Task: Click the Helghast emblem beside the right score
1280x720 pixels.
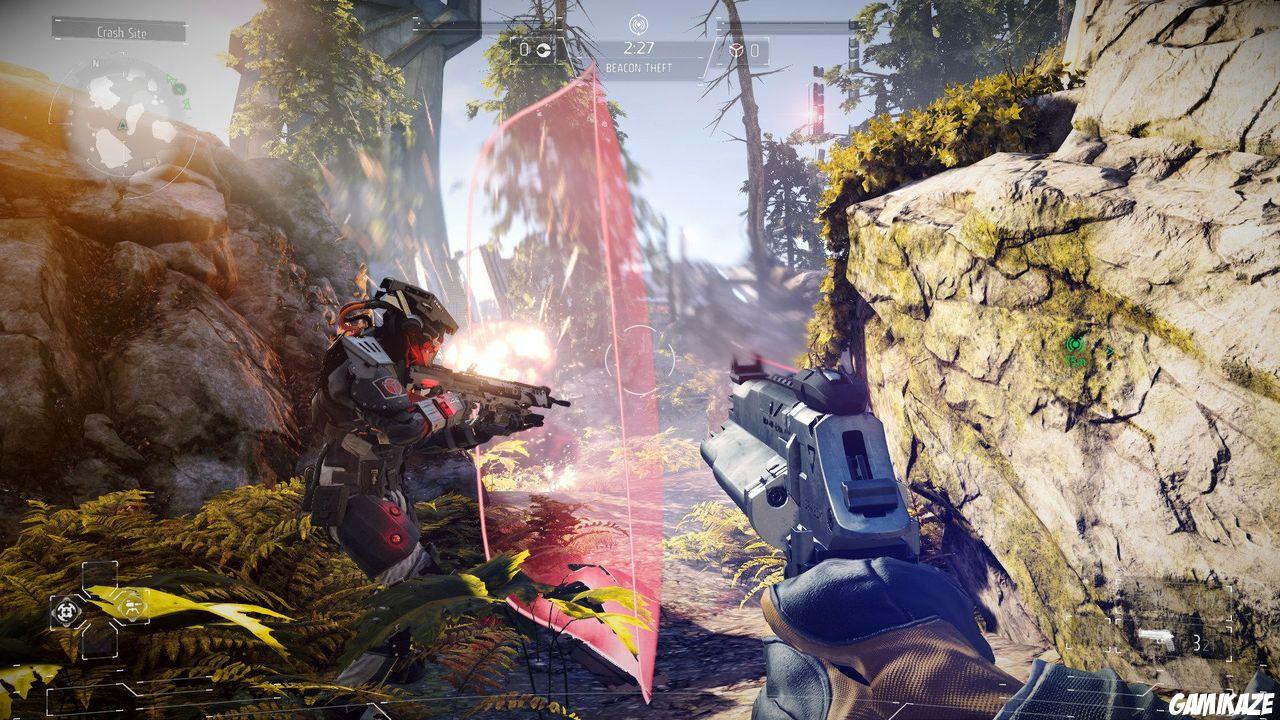Action: pyautogui.click(x=737, y=50)
